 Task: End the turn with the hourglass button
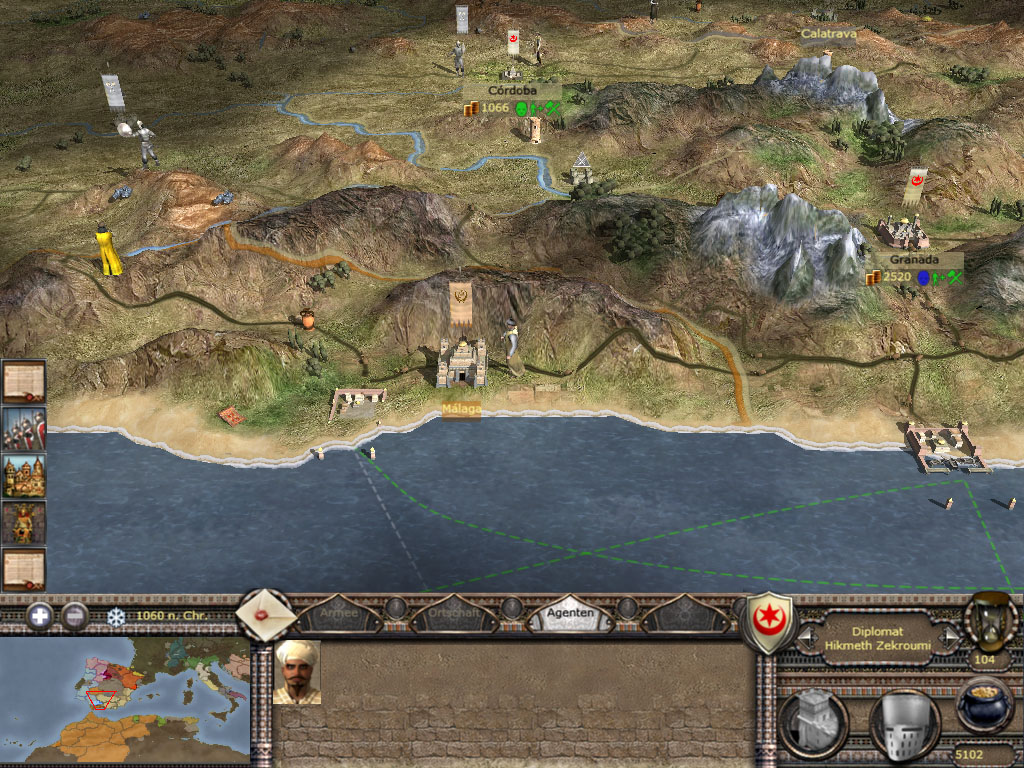pos(989,620)
